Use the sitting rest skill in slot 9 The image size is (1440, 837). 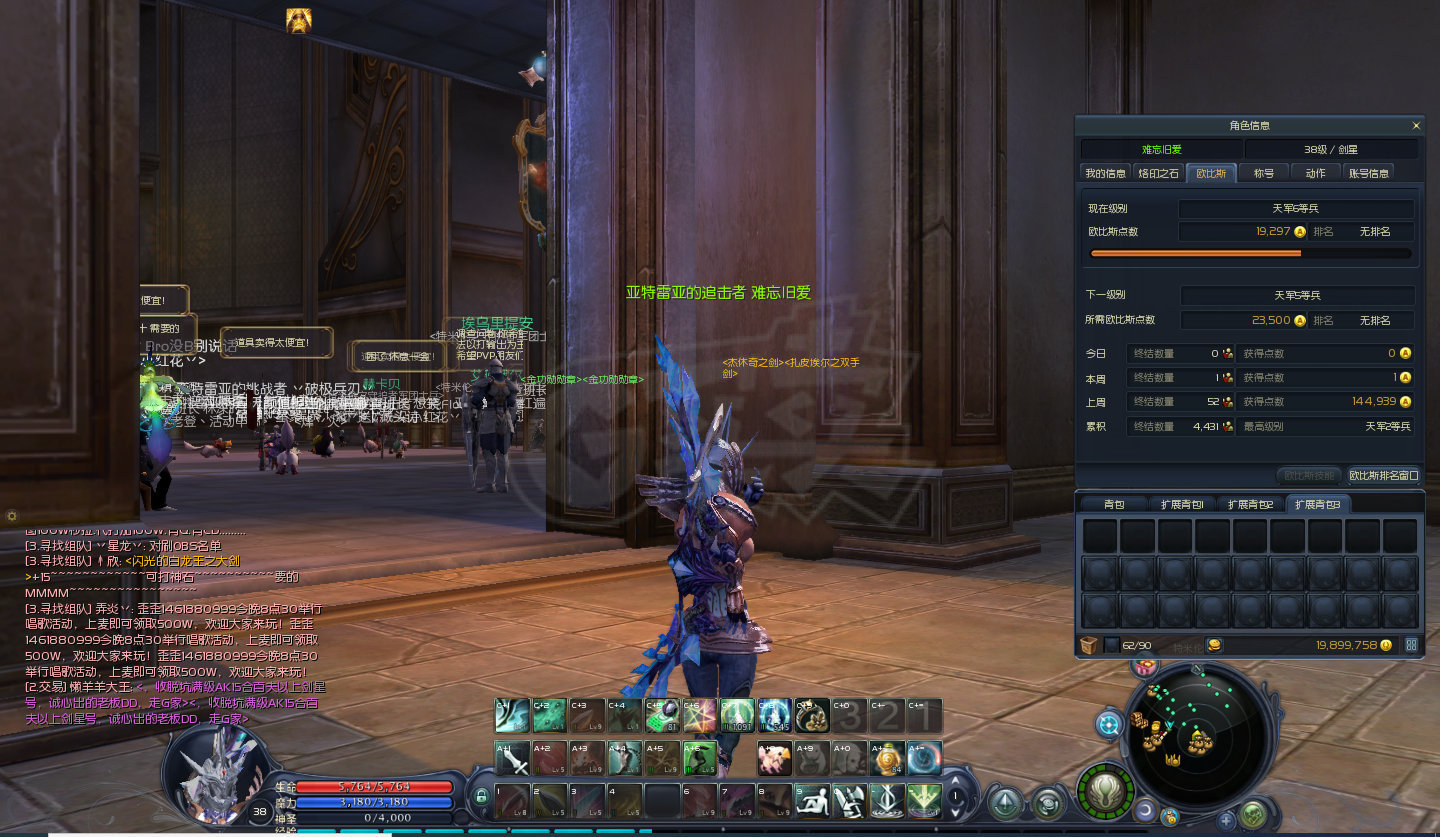coord(812,798)
